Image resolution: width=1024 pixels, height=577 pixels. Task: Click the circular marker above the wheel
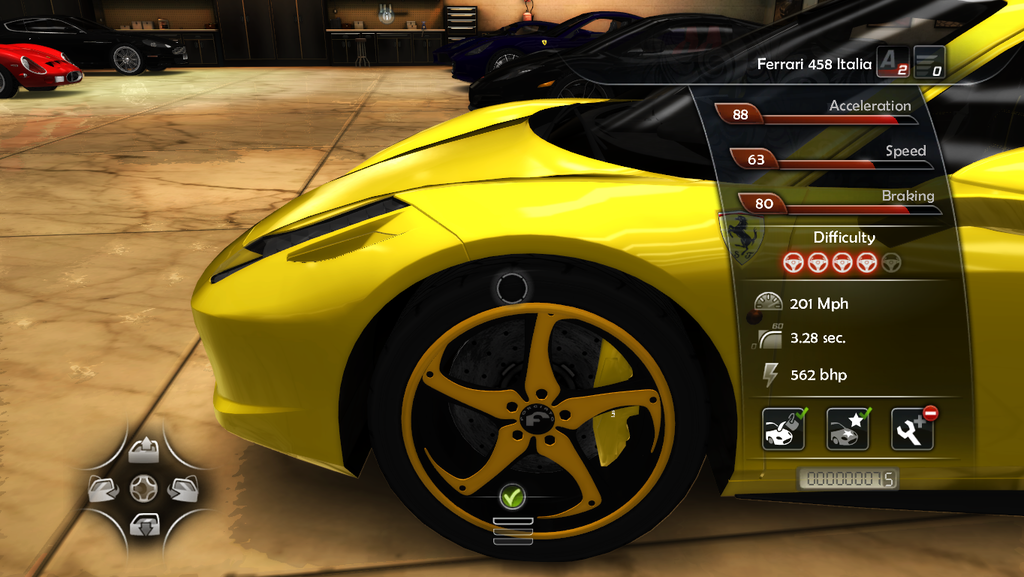(x=511, y=288)
